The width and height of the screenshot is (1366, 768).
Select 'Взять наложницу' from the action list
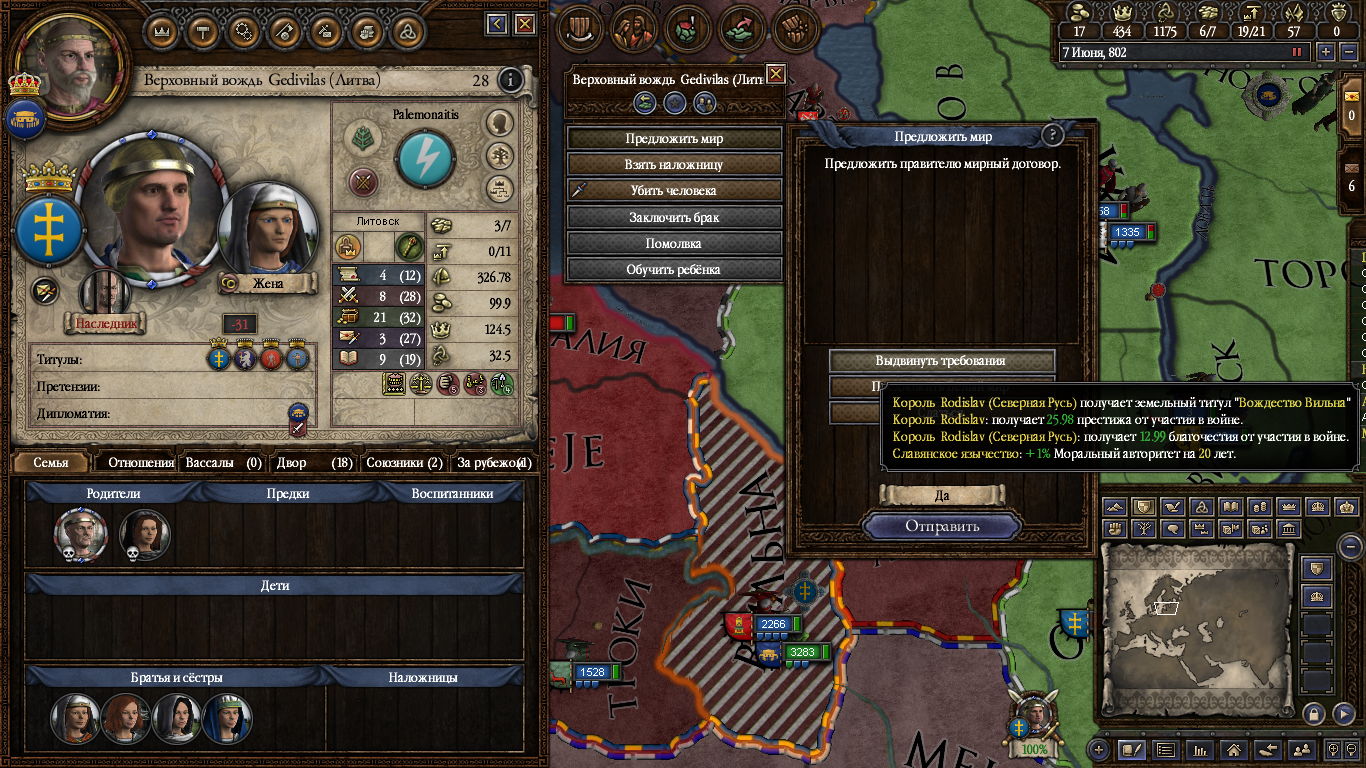(674, 165)
